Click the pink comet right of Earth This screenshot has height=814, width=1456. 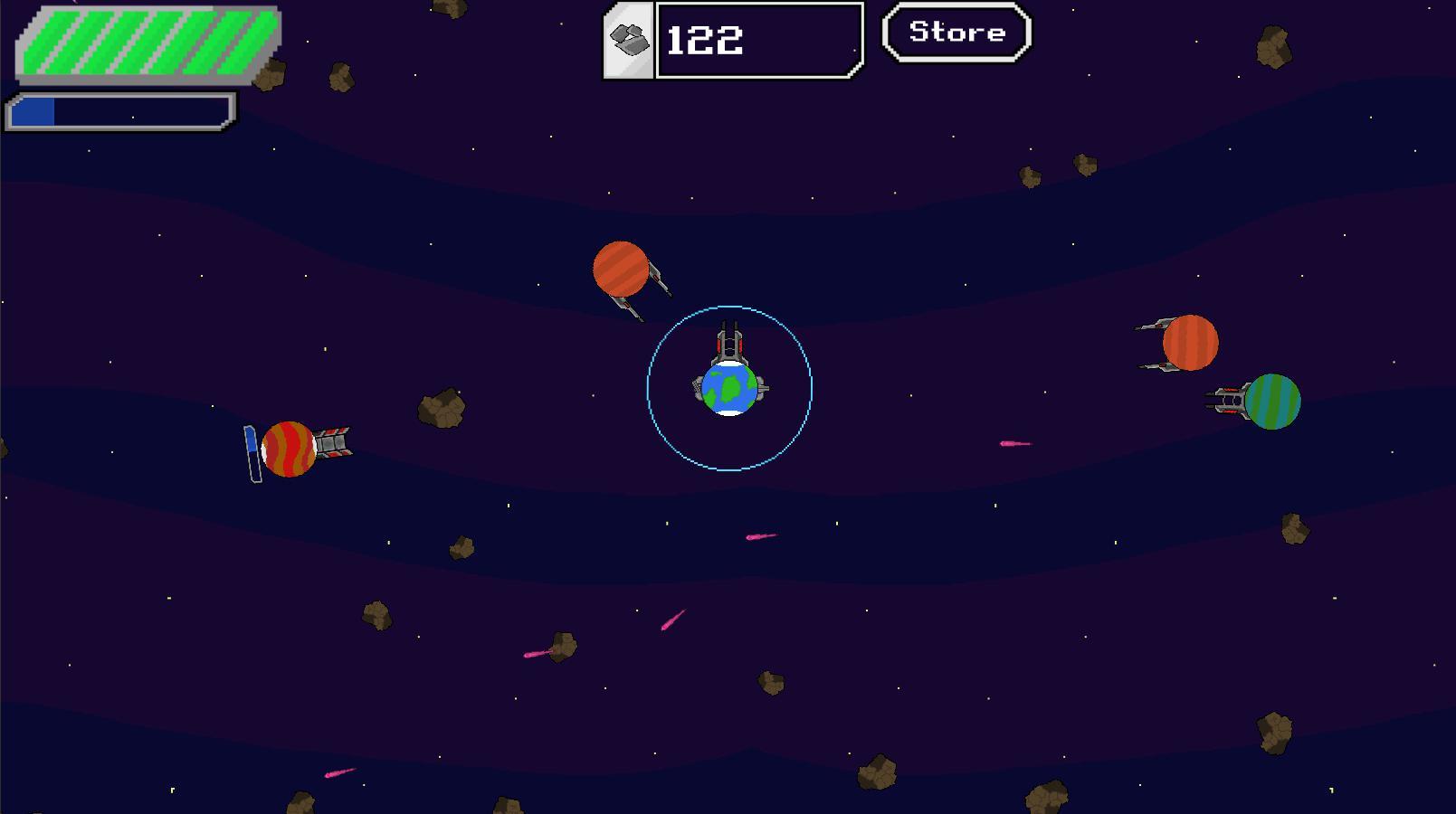1015,444
